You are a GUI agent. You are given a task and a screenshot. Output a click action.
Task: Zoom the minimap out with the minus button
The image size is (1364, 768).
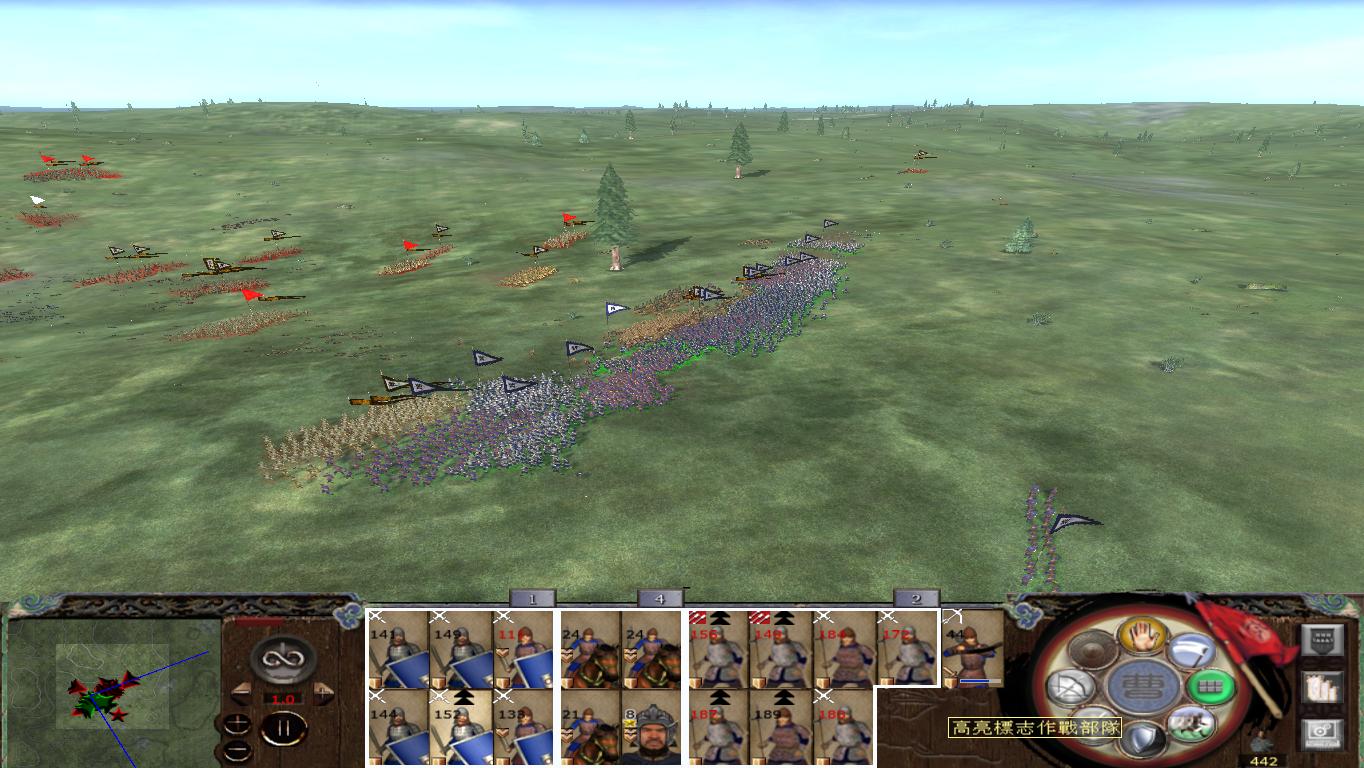[236, 749]
